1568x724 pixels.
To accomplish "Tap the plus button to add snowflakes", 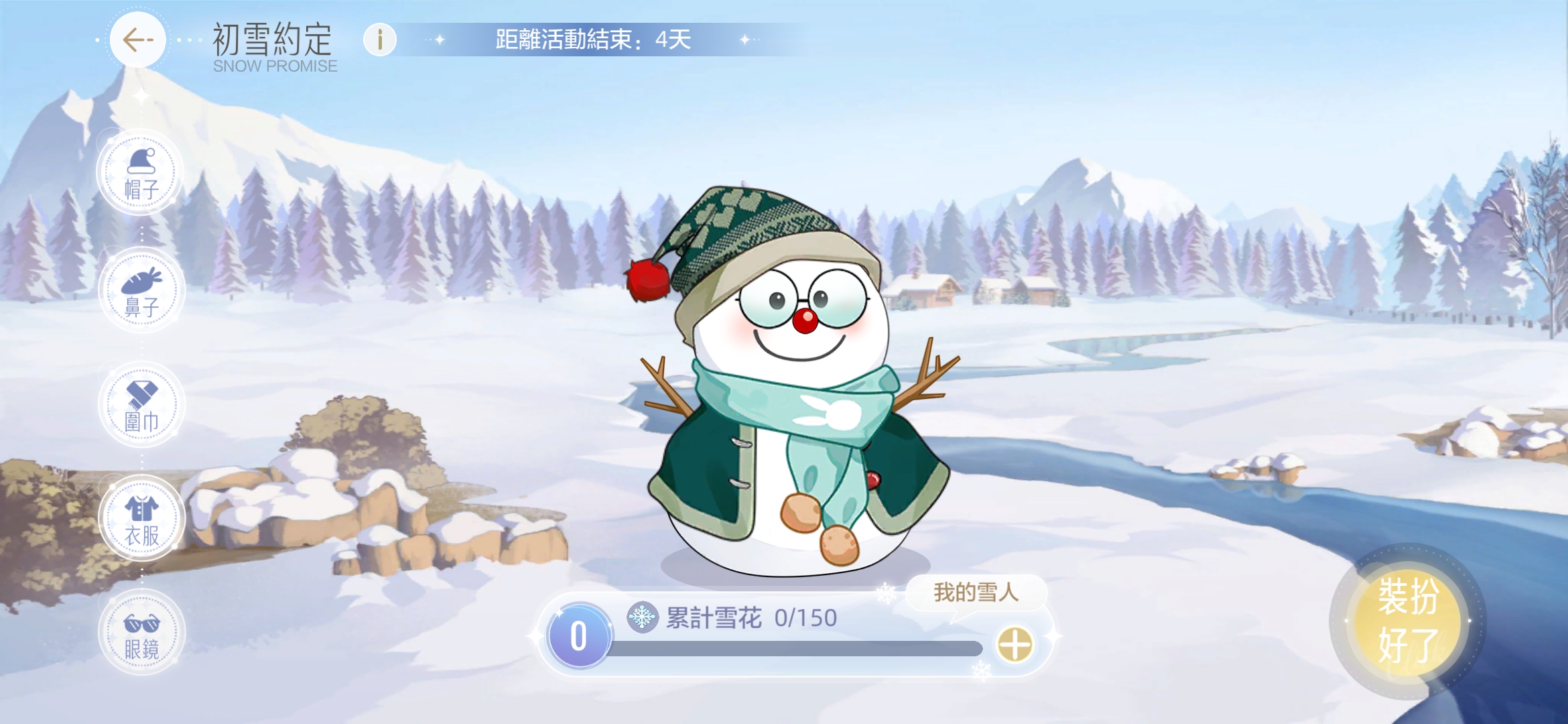I will click(1015, 645).
